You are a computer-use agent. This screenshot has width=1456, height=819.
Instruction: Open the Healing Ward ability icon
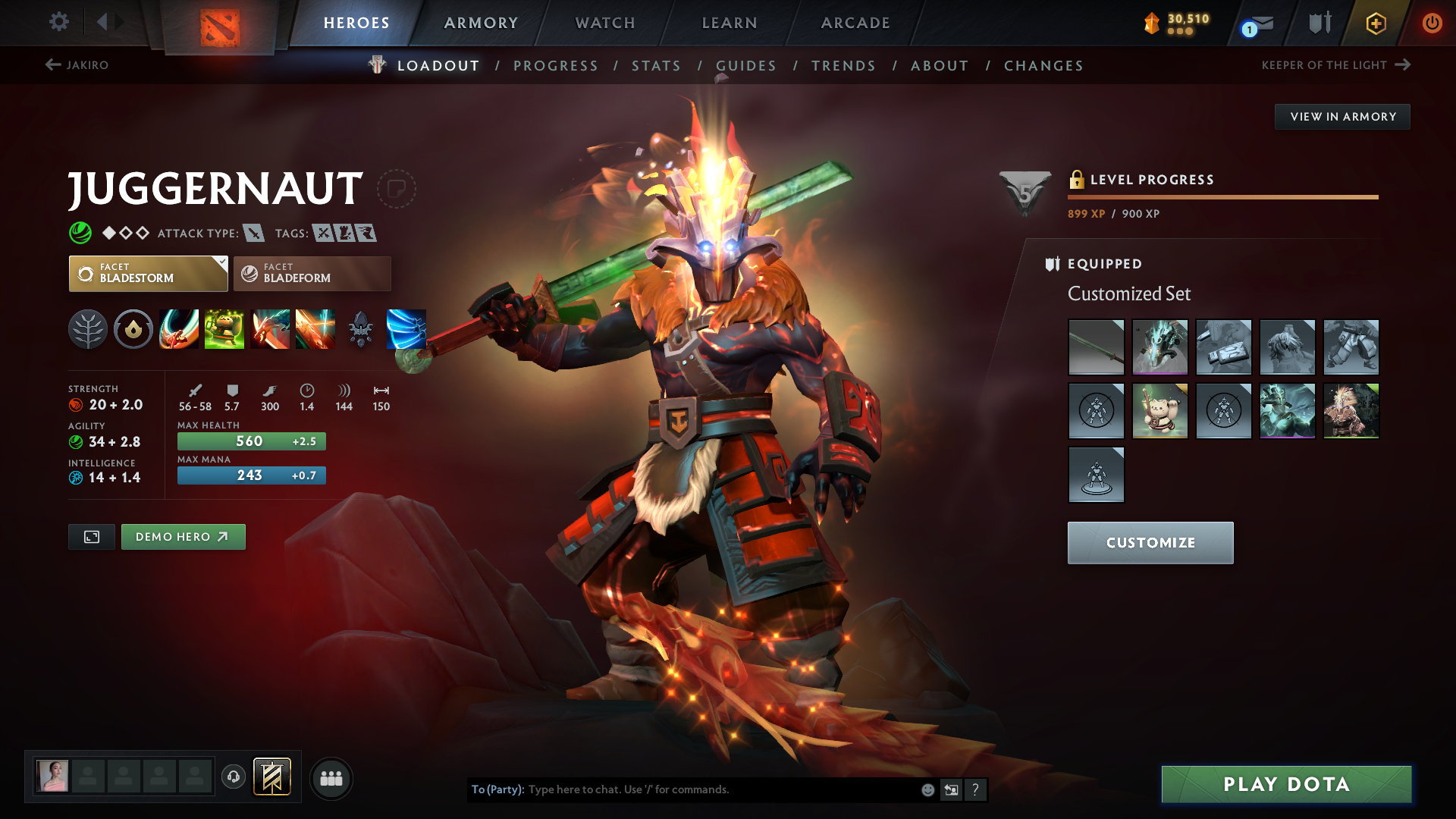[x=224, y=329]
